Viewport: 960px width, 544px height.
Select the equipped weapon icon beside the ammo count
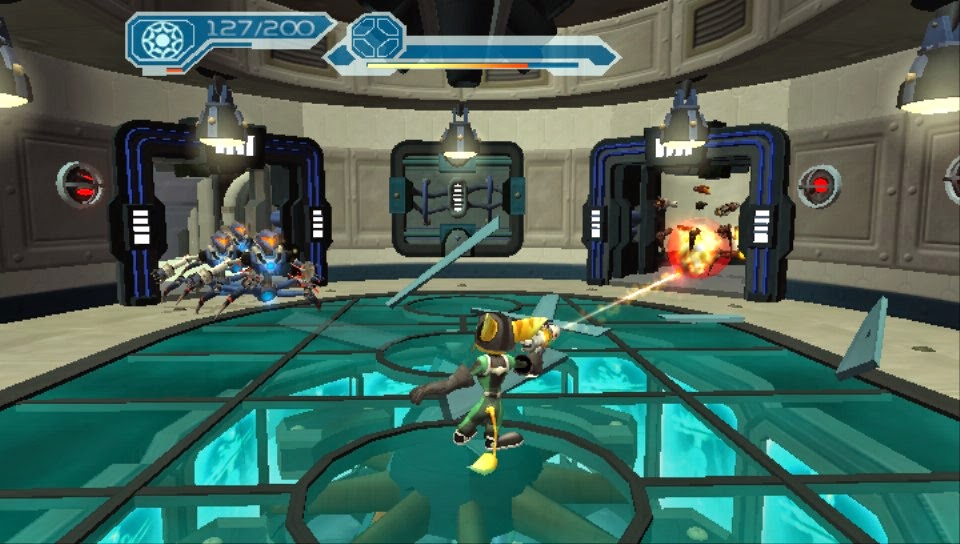pos(160,40)
